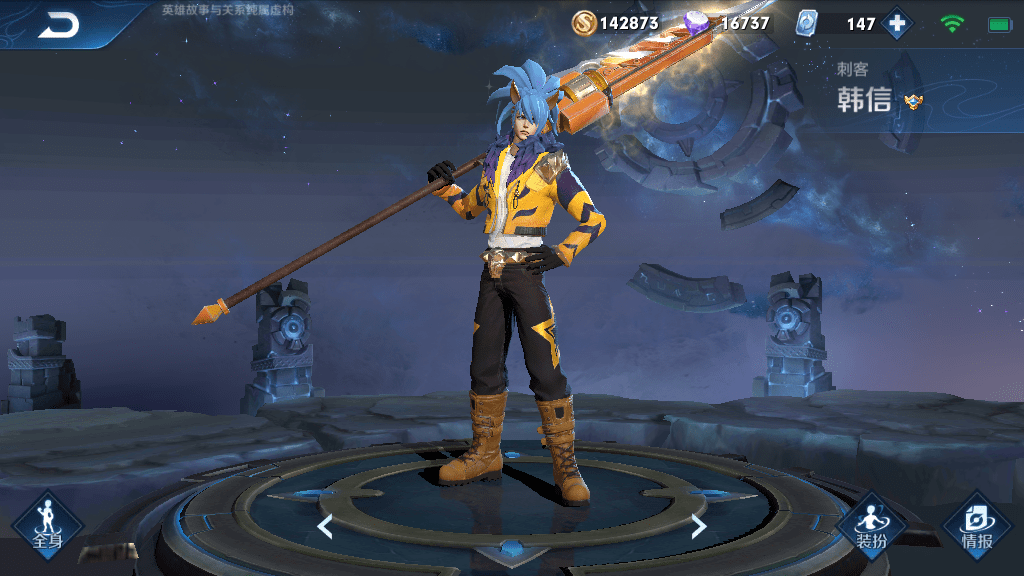Switch to the previous hero with left arrow

pyautogui.click(x=324, y=526)
